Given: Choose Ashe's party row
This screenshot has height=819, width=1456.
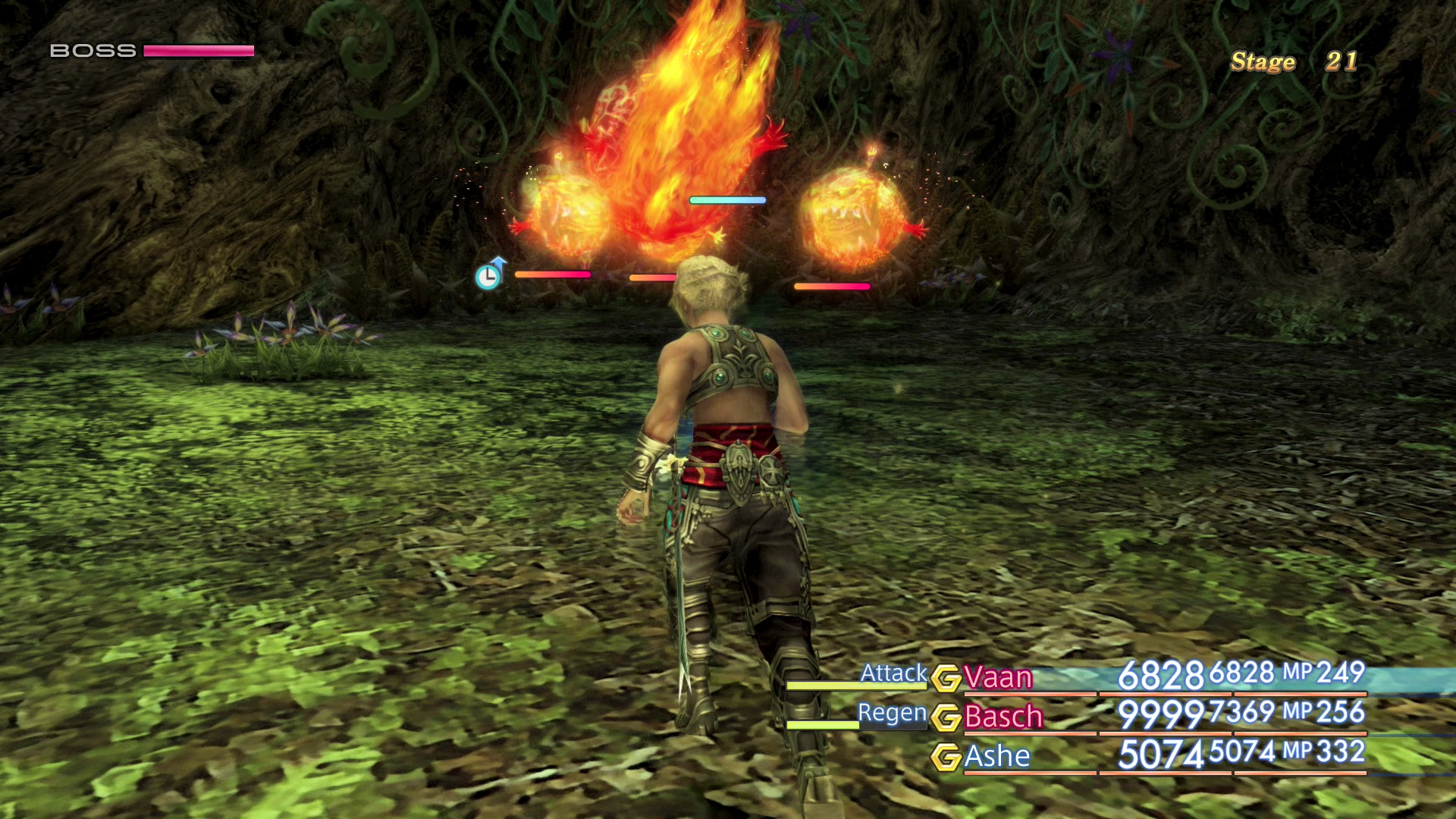Looking at the screenshot, I should coord(997,756).
